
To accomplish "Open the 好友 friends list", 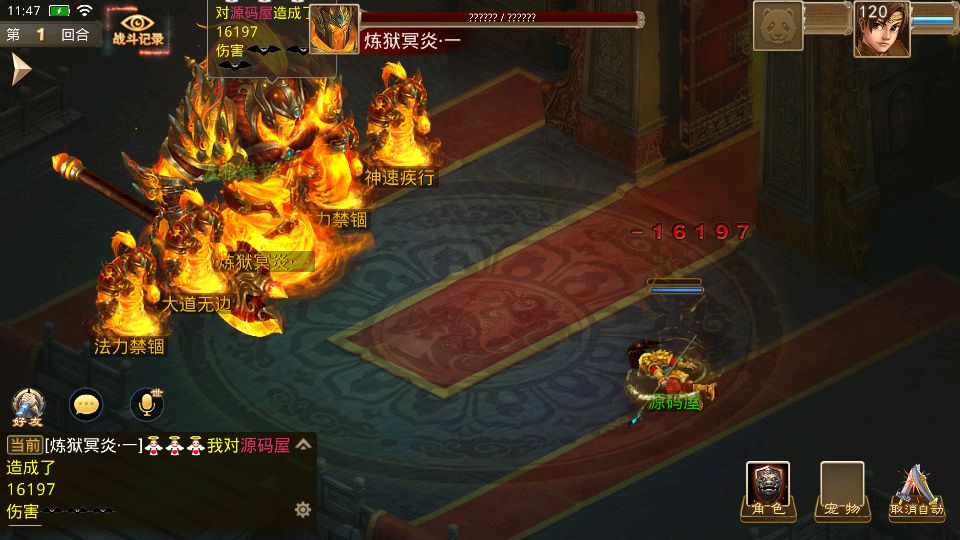I will [x=28, y=405].
